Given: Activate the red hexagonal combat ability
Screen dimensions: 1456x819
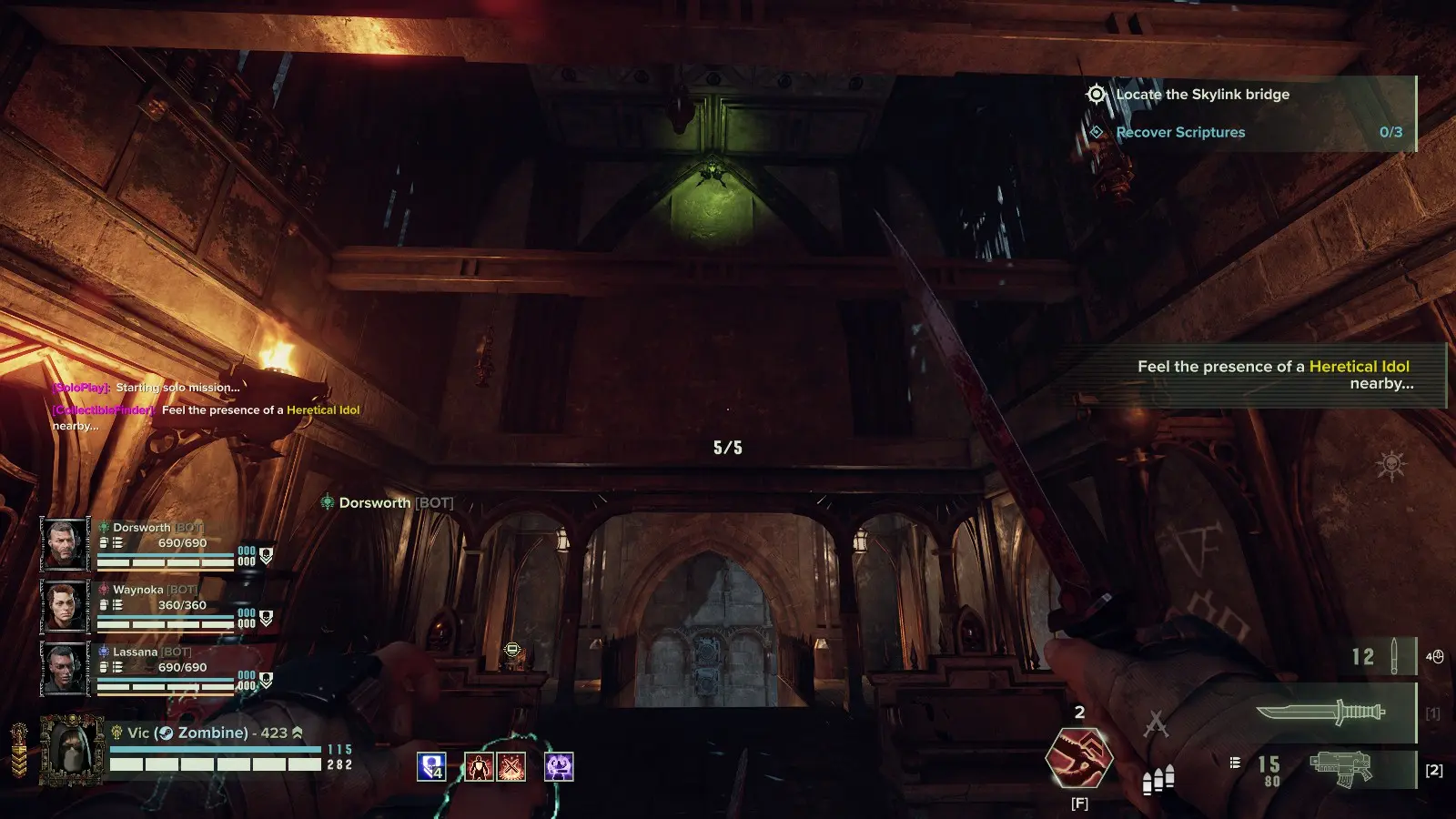Looking at the screenshot, I should (x=1078, y=757).
